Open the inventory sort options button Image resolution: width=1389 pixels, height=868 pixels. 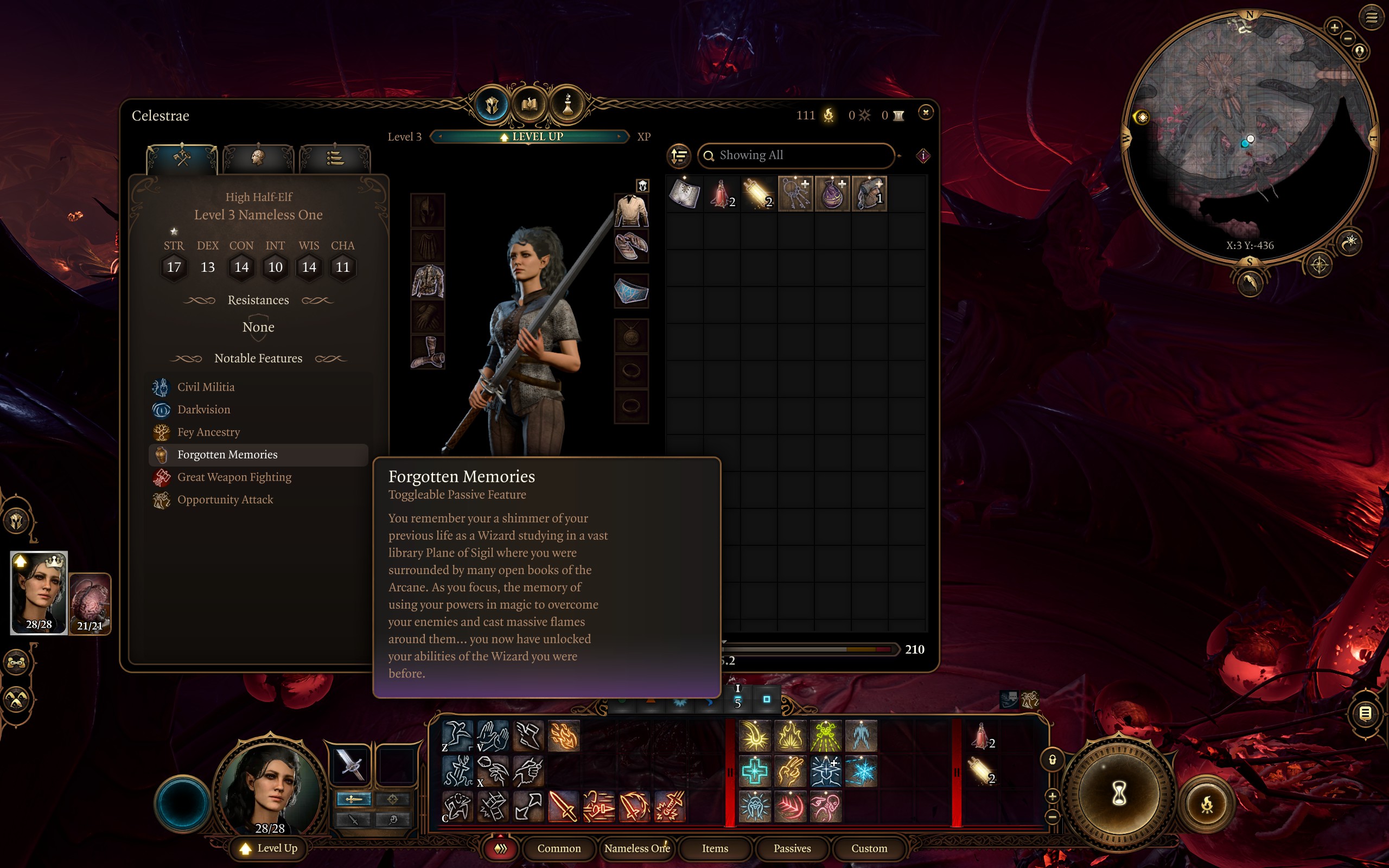(x=679, y=156)
